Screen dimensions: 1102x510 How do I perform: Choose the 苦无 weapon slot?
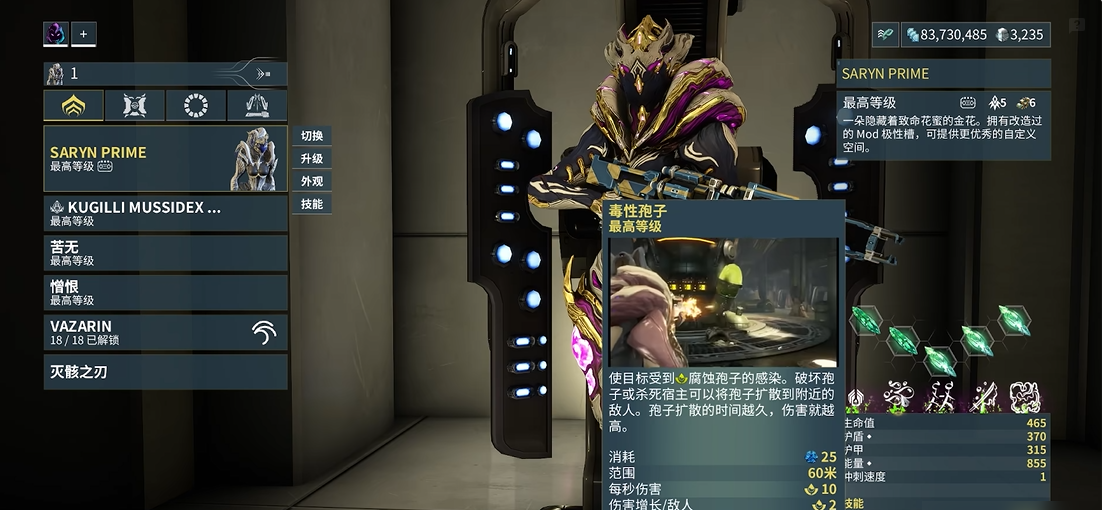pos(165,252)
